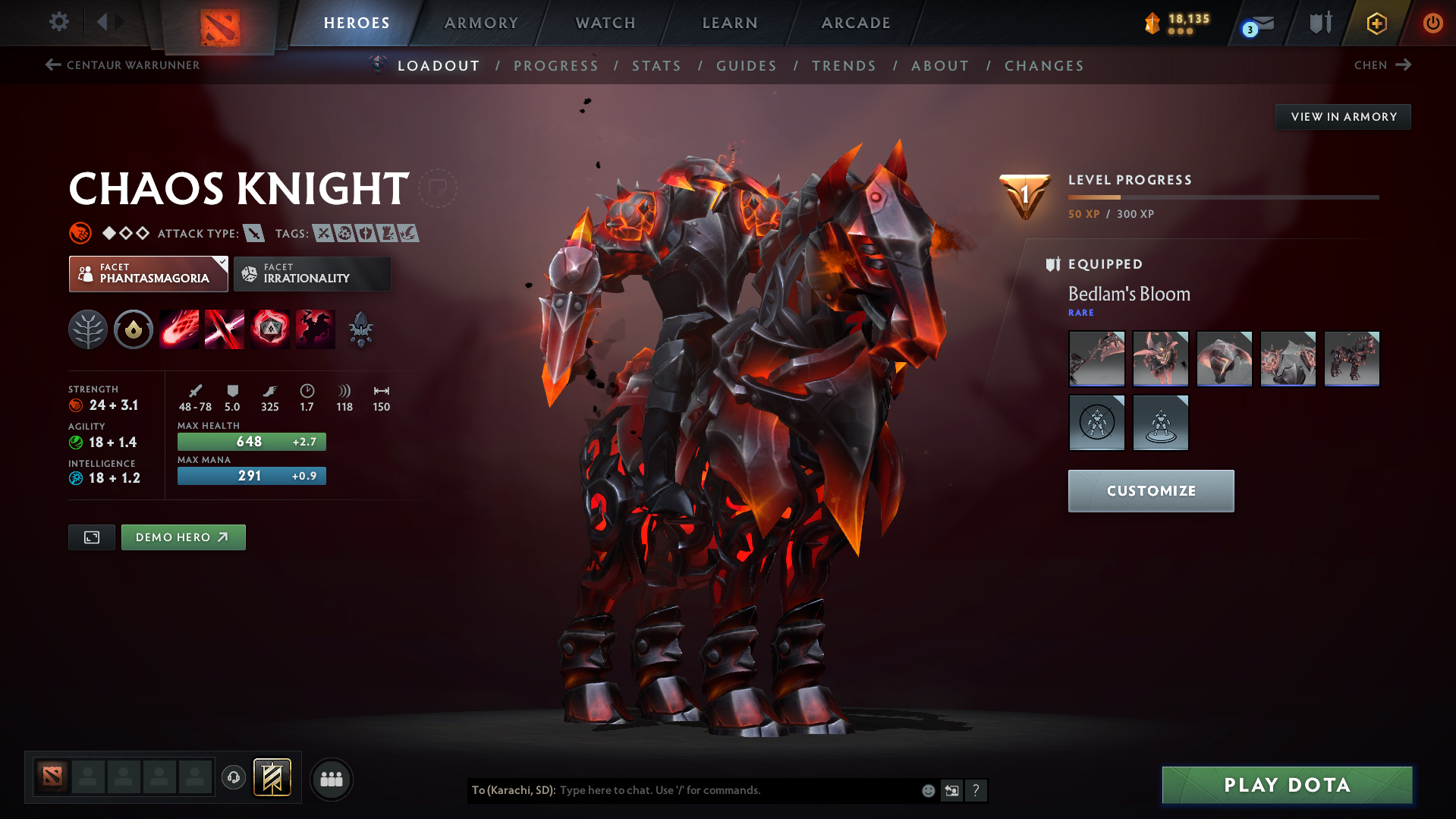1456x819 pixels.
Task: Select the Chaos Bolt ability icon
Action: pos(179,329)
